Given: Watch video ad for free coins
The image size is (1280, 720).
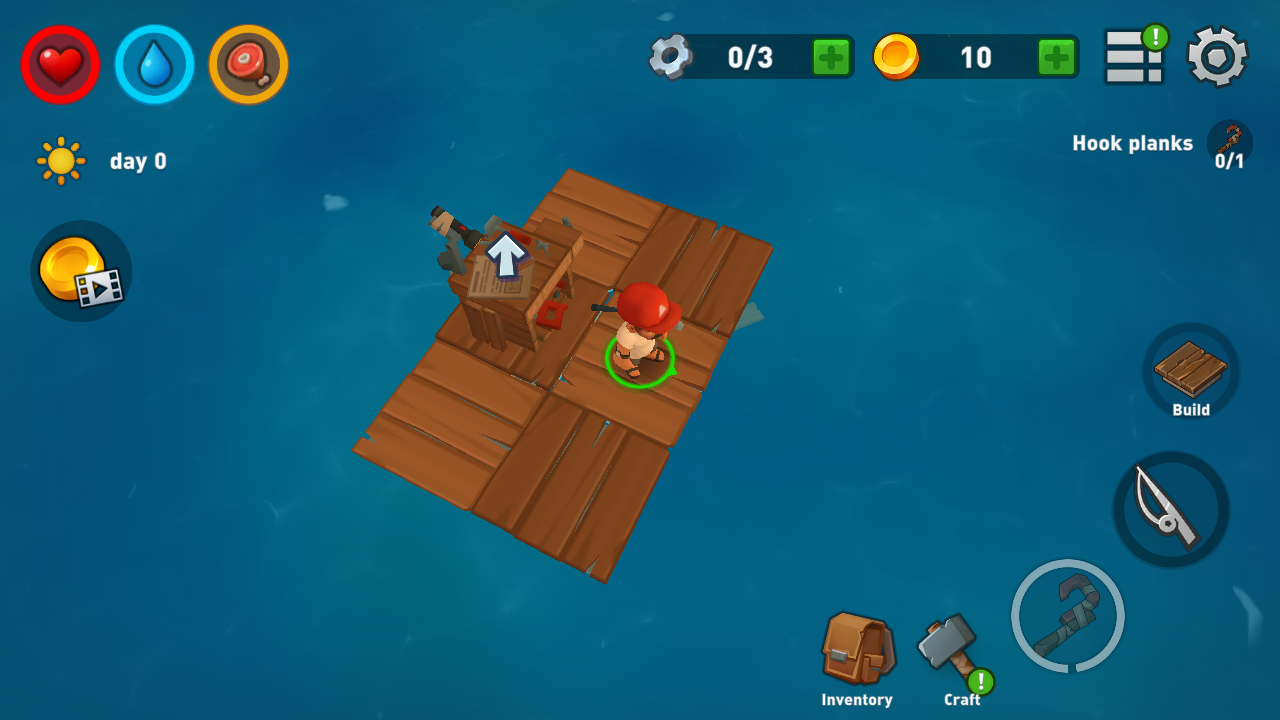Looking at the screenshot, I should (x=81, y=271).
